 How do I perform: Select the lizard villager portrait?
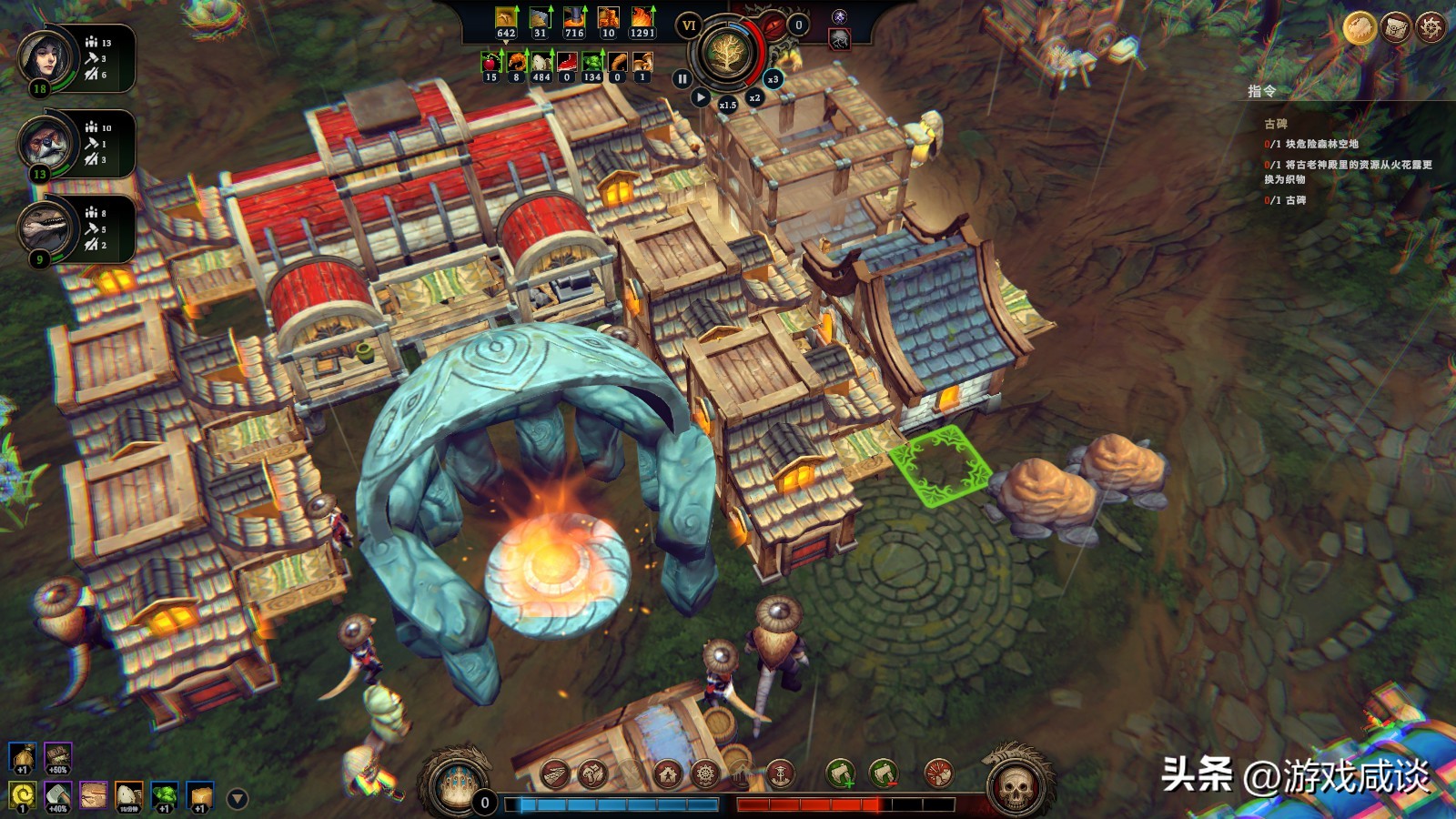tap(45, 228)
